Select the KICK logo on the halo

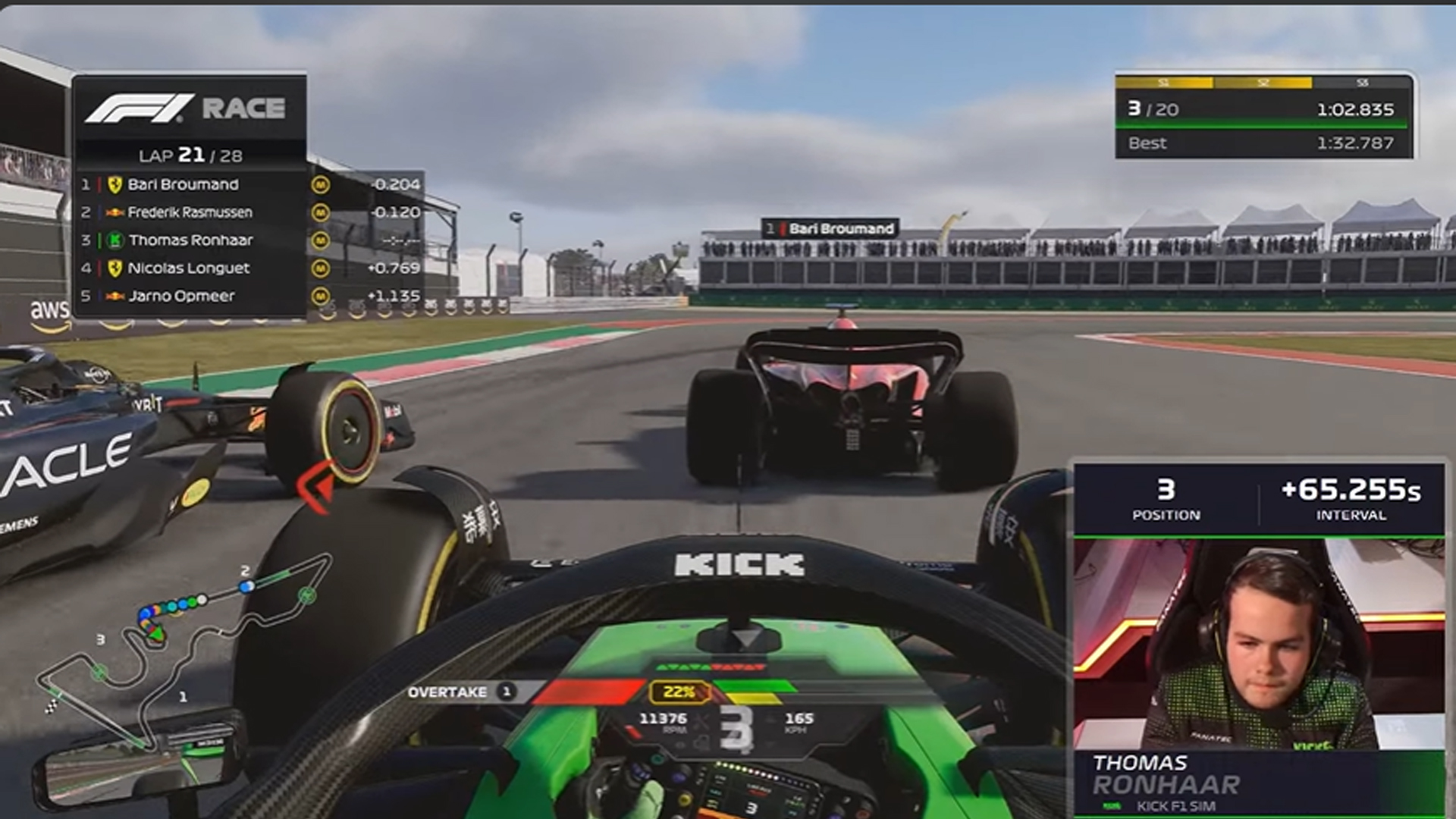point(738,563)
